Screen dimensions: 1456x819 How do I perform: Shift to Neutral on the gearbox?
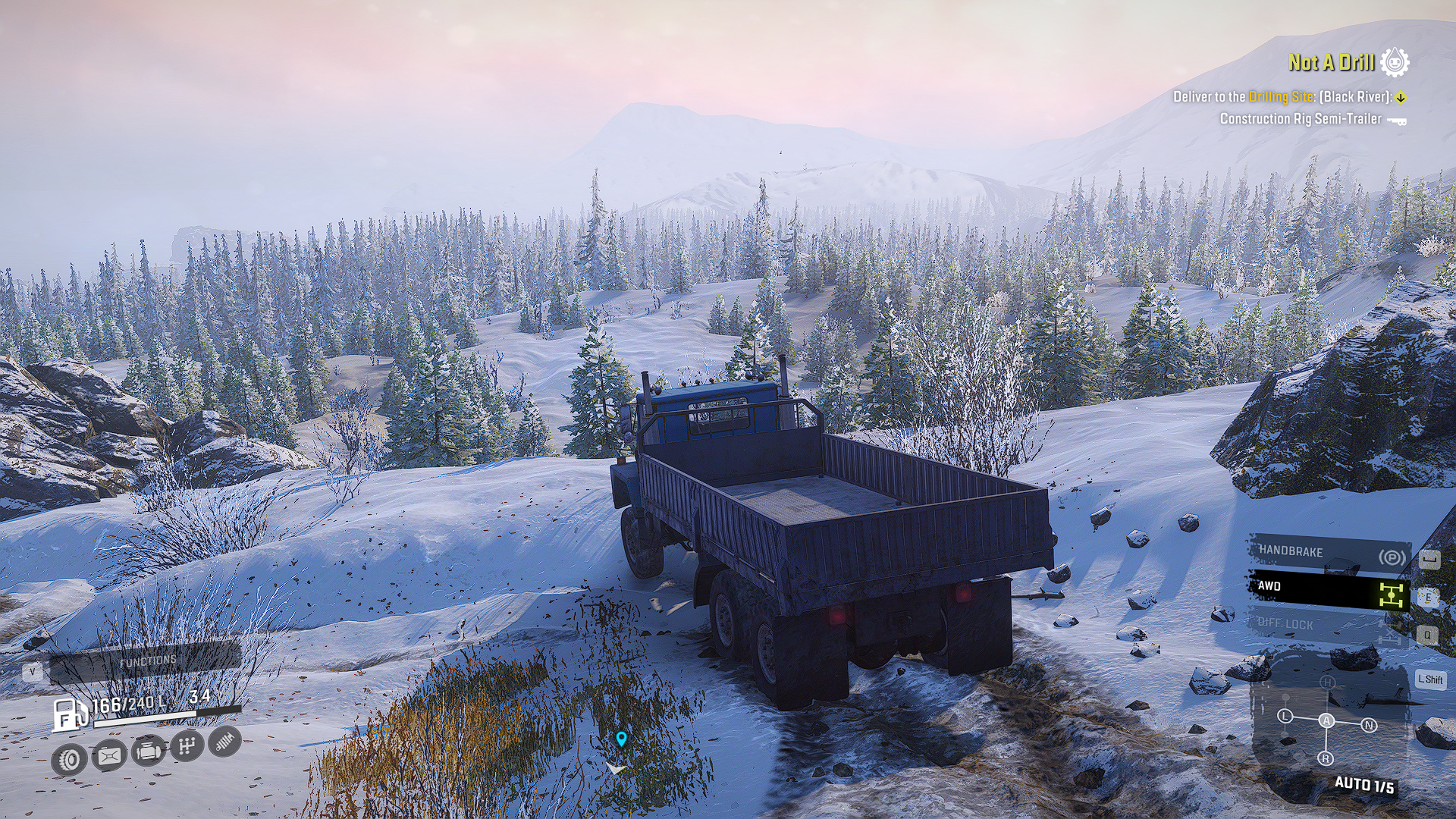coord(1369,725)
